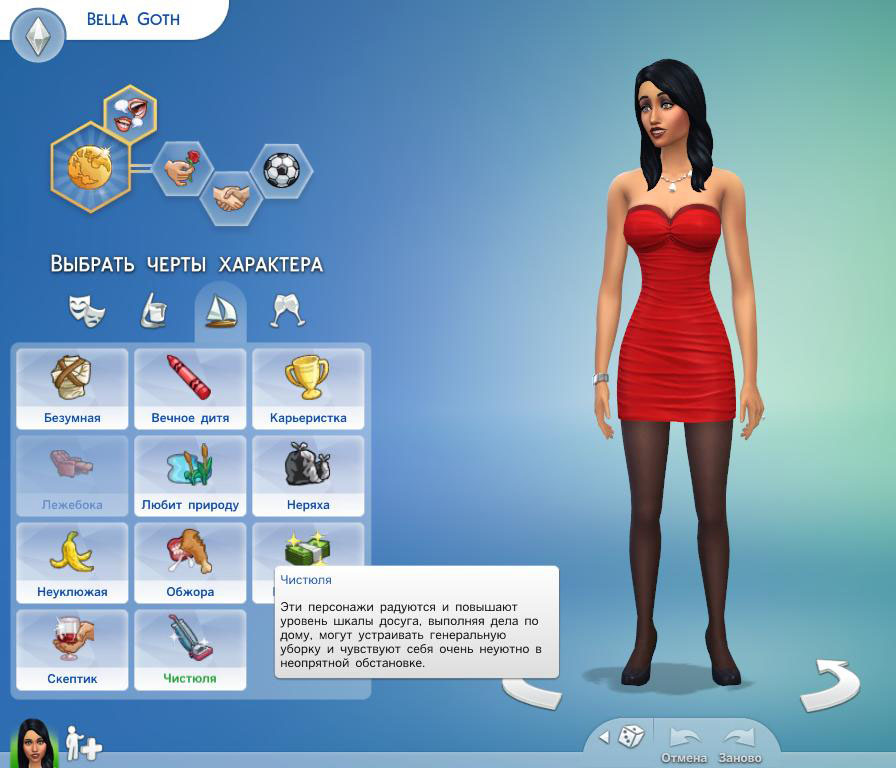The image size is (896, 768).
Task: Choose the Неряха trash bag trait
Action: coord(308,476)
